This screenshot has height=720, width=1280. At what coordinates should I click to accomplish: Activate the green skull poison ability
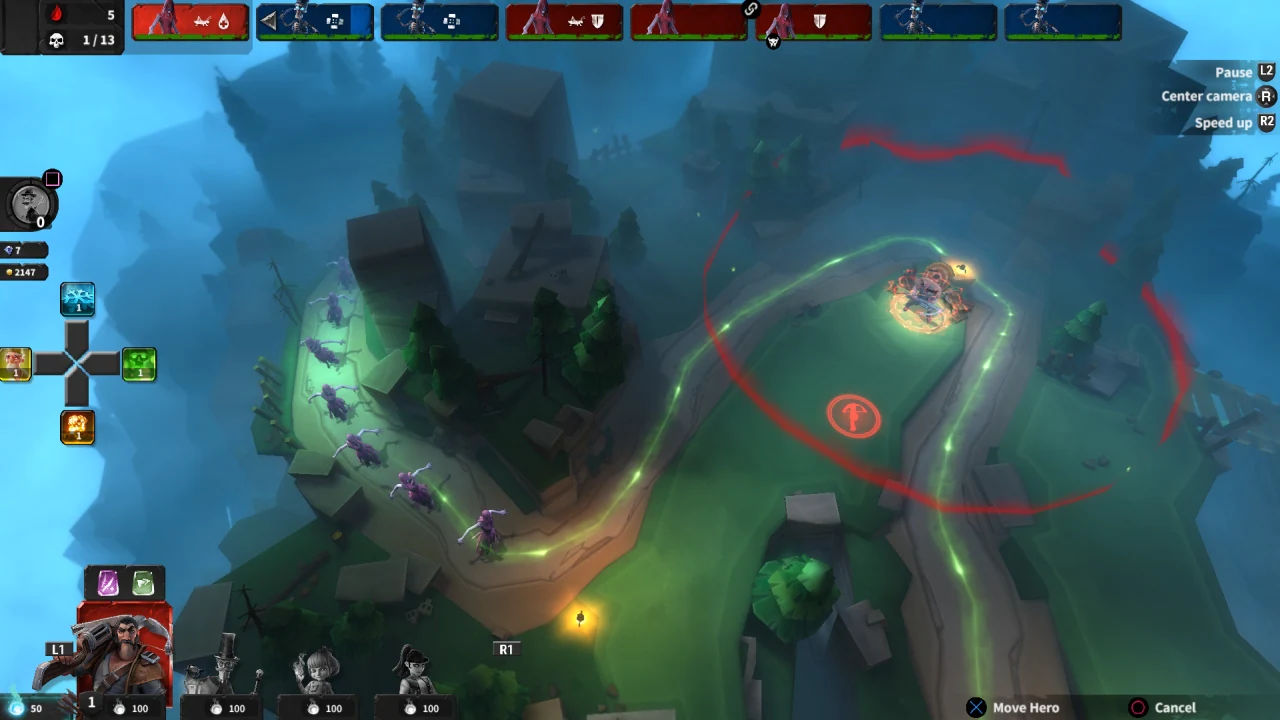(140, 364)
